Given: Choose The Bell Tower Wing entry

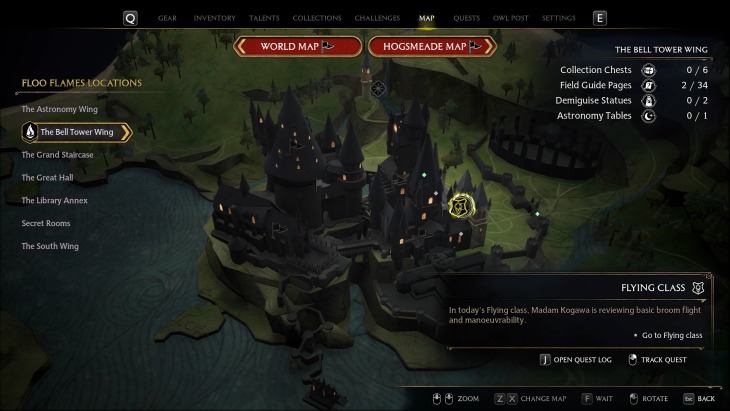Looking at the screenshot, I should coord(76,131).
